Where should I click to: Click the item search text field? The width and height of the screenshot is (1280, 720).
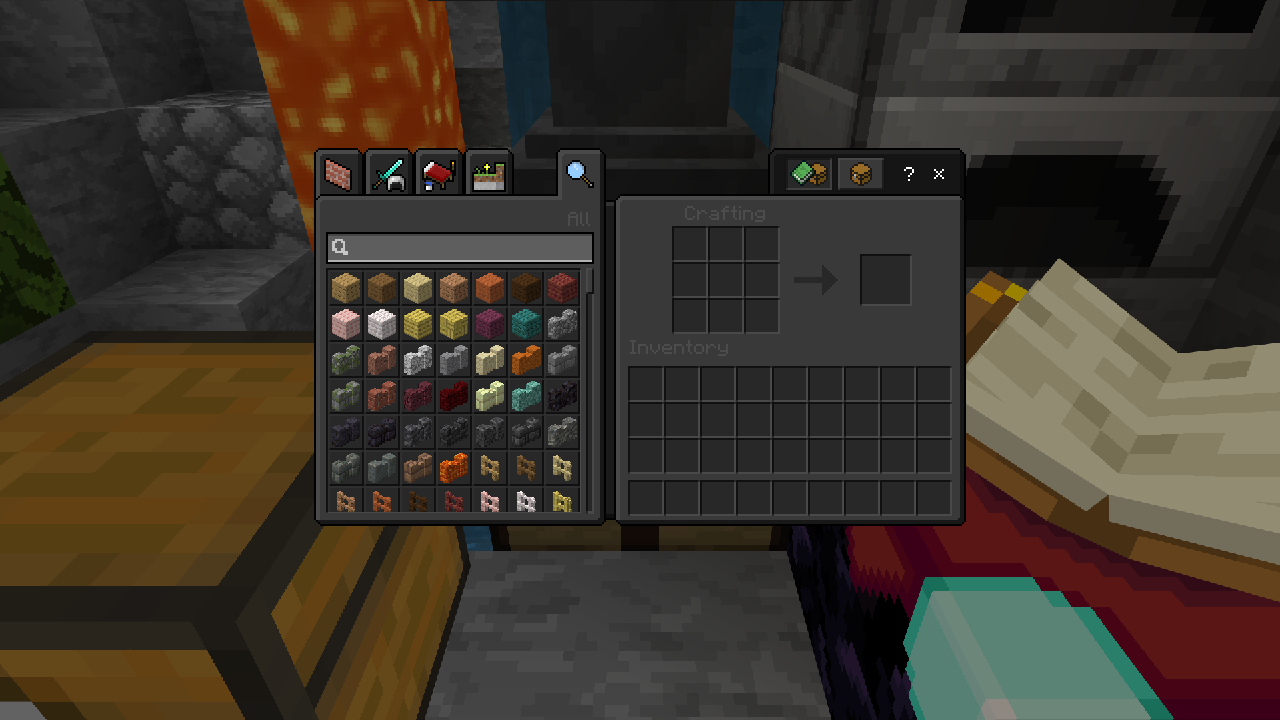pyautogui.click(x=460, y=248)
